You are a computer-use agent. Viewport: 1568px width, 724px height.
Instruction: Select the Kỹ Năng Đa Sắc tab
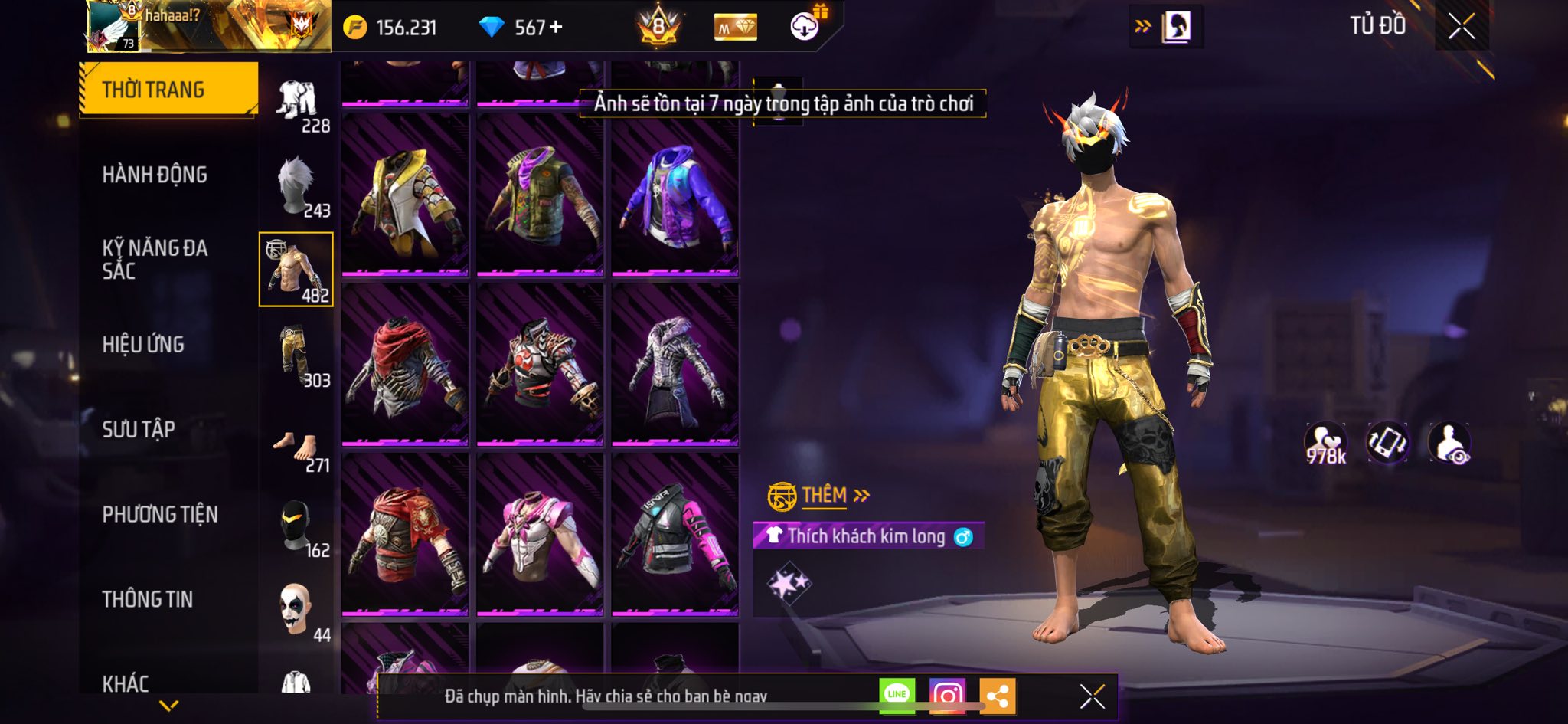click(x=155, y=259)
